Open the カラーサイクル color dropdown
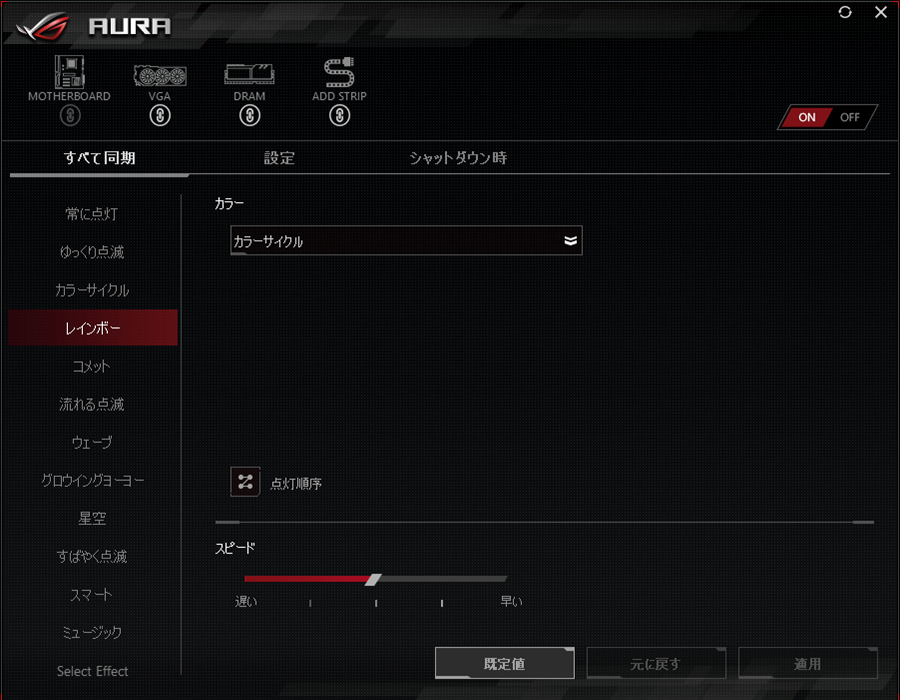 (x=406, y=241)
